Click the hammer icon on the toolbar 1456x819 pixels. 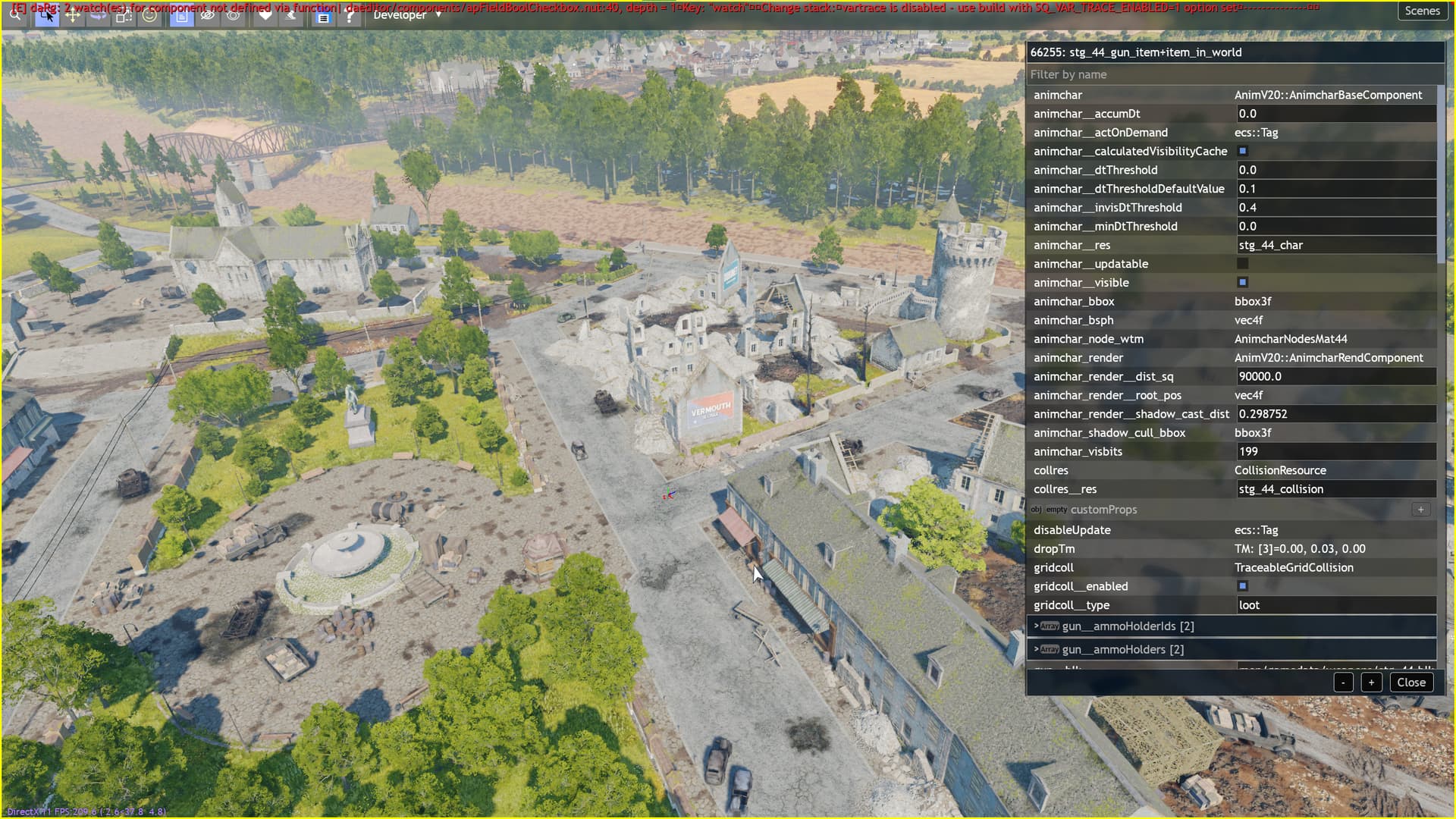(x=292, y=15)
